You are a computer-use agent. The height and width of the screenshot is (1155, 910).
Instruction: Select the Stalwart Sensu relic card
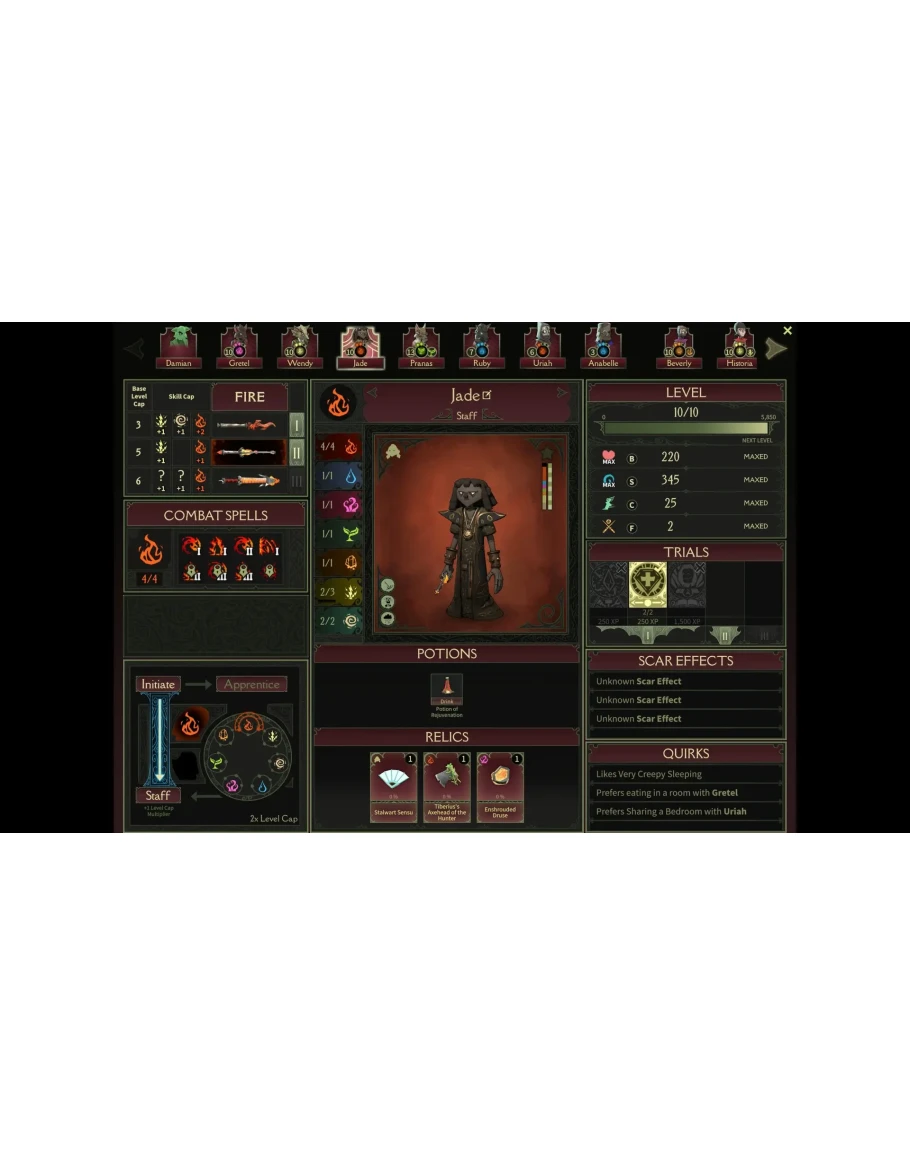[x=393, y=787]
